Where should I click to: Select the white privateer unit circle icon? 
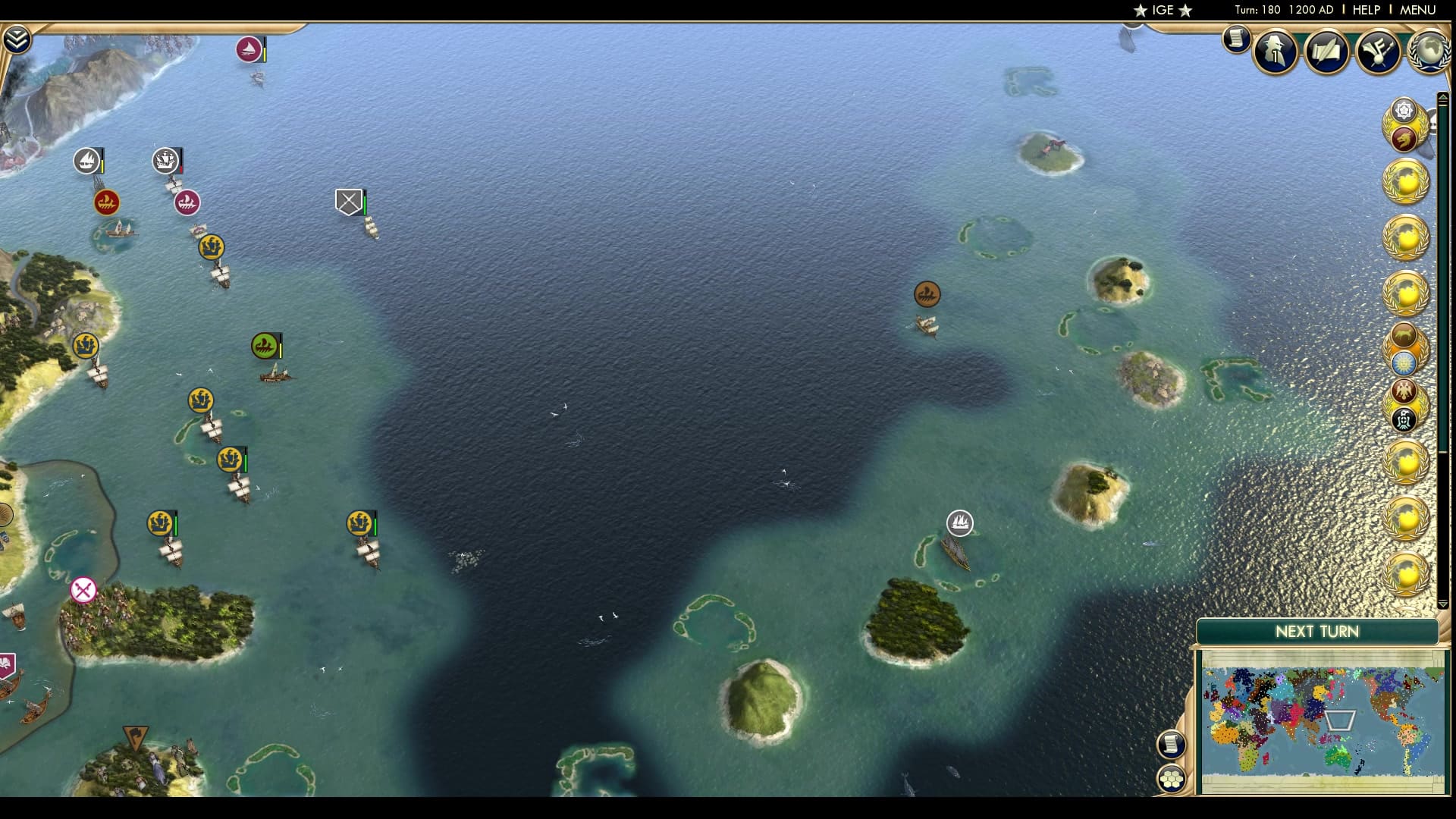[959, 523]
